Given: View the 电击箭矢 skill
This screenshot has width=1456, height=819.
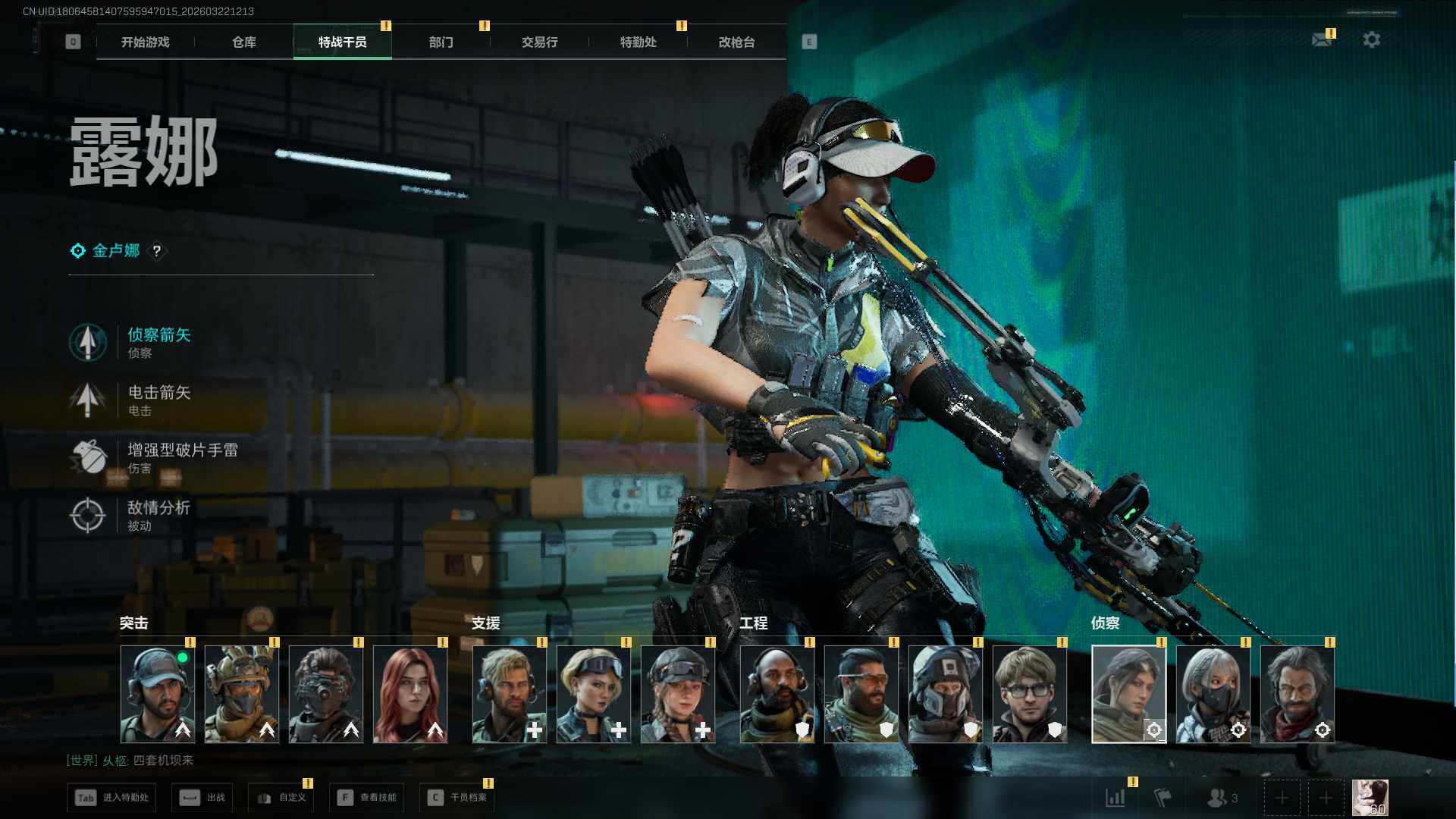Looking at the screenshot, I should point(158,400).
